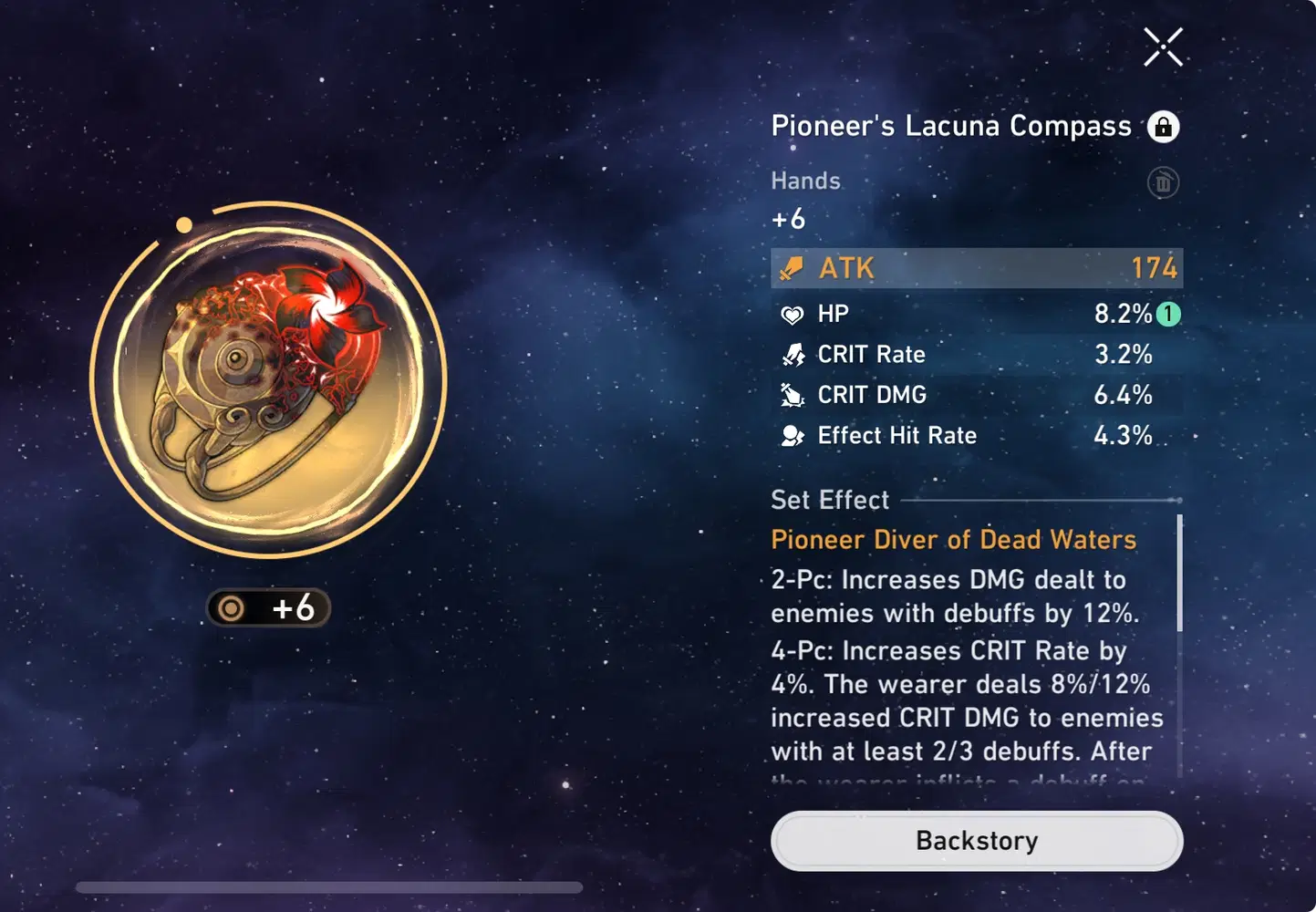Click the green HP upgrade count badge
This screenshot has width=1316, height=912.
tap(1168, 315)
